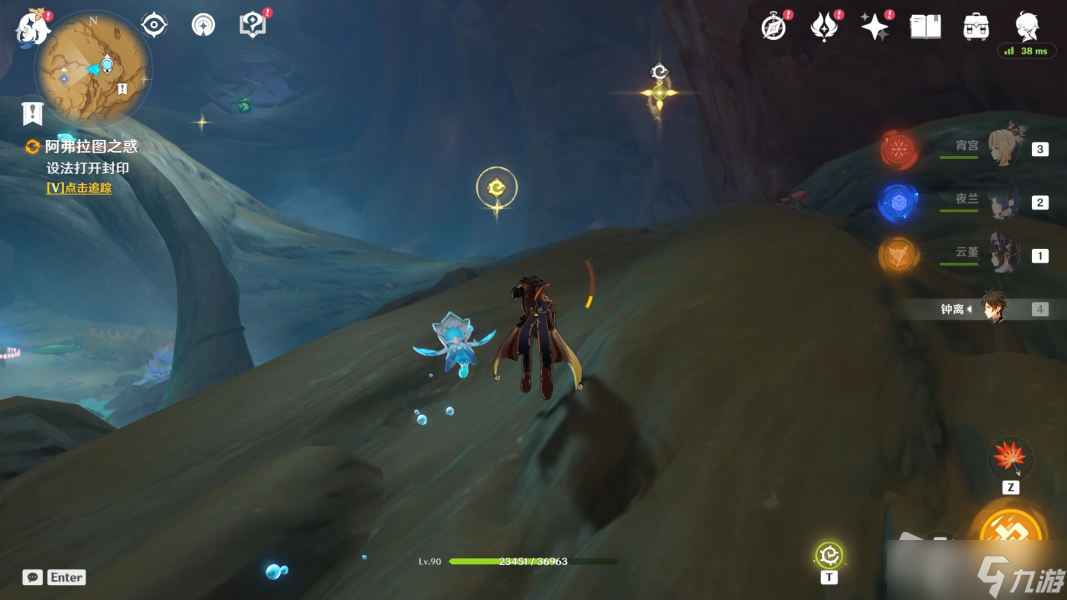The width and height of the screenshot is (1067, 600).
Task: Open the four-pointed star wish icon
Action: (875, 27)
